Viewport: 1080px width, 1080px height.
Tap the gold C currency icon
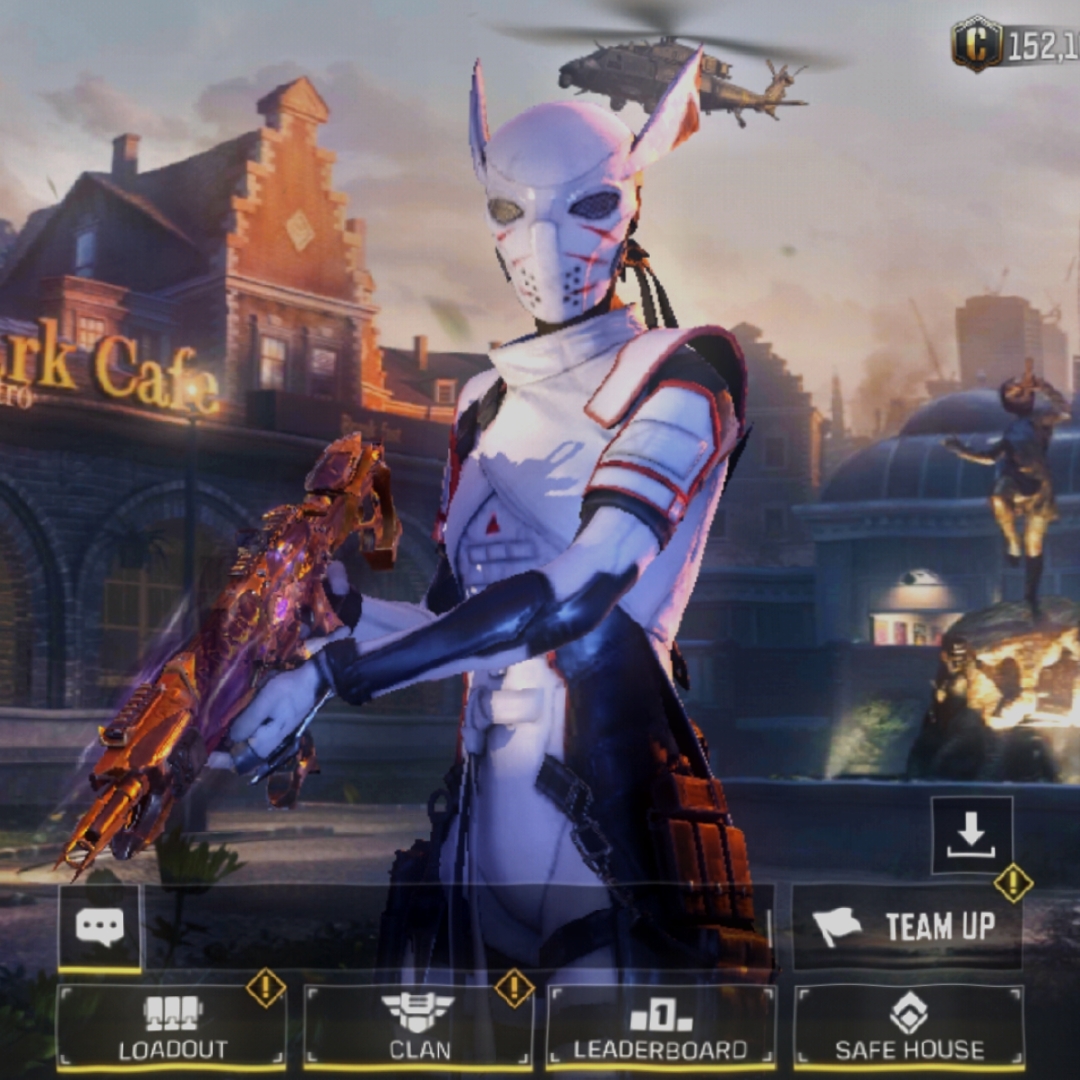pyautogui.click(x=976, y=44)
